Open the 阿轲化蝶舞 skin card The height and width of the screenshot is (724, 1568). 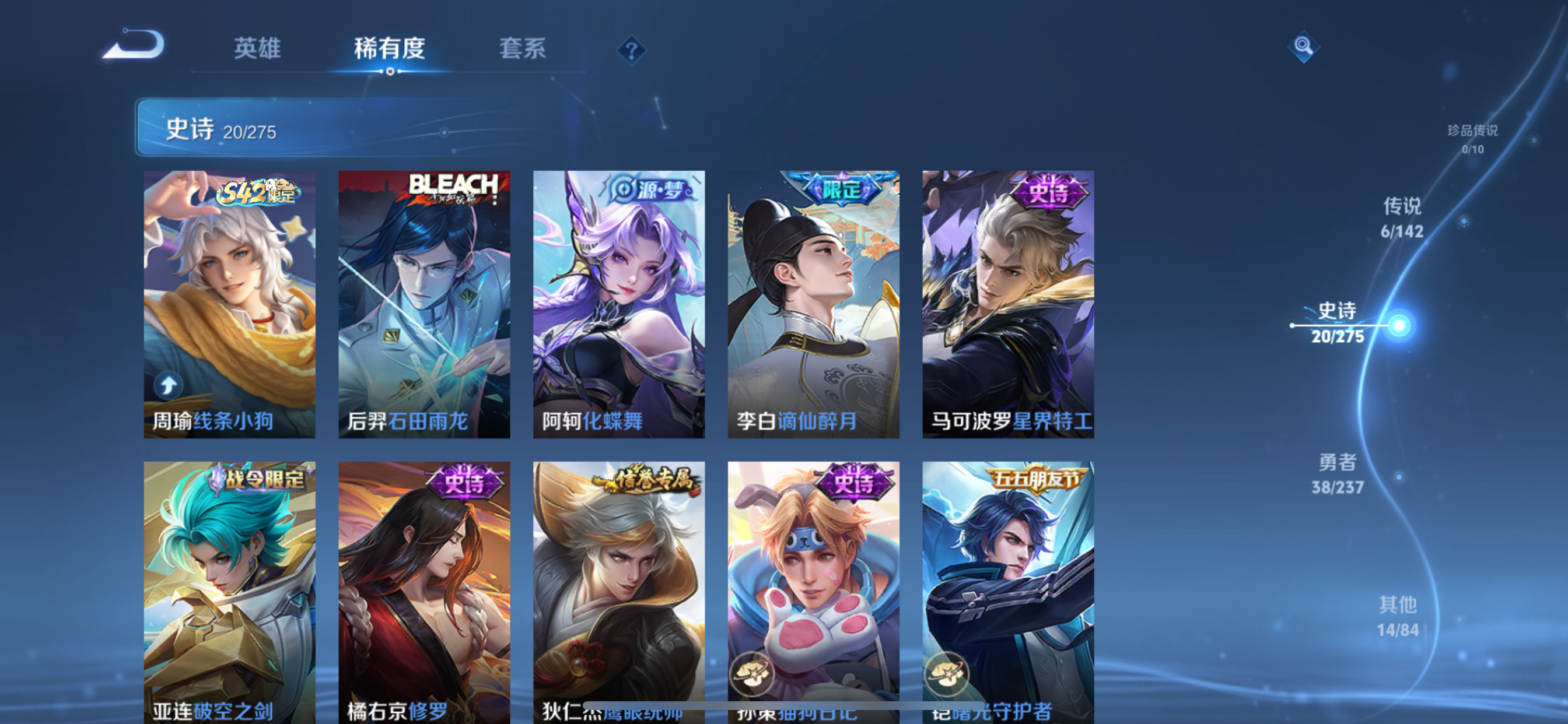click(x=618, y=304)
